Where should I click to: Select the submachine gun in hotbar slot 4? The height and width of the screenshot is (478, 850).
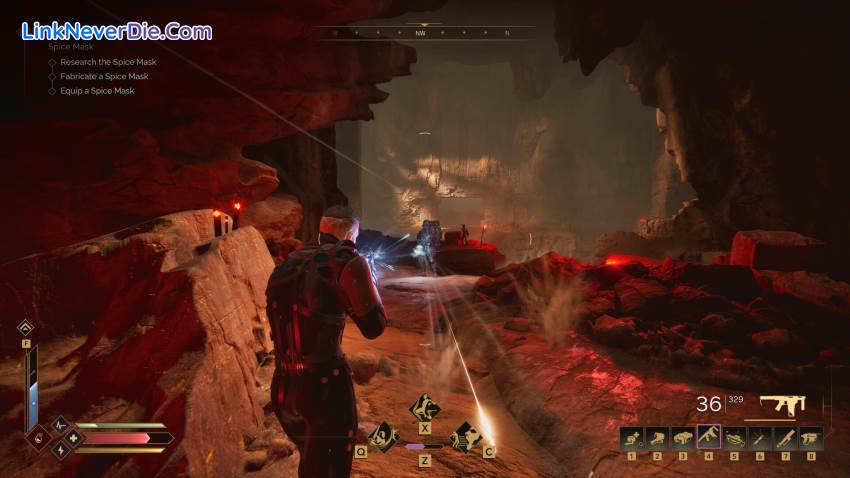pos(708,437)
